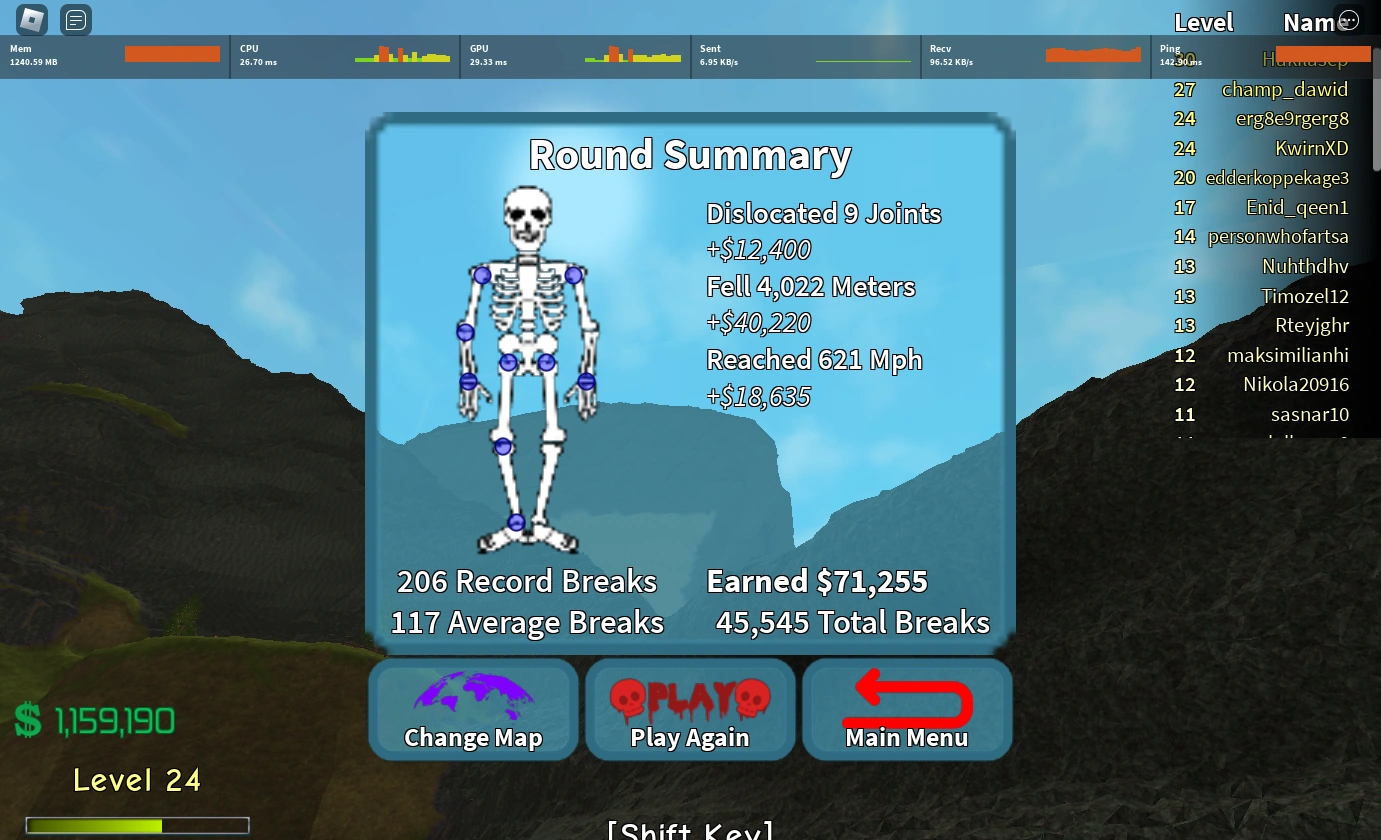The width and height of the screenshot is (1381, 840).
Task: Click the blue joint marker on the skeleton's knee
Action: 503,447
